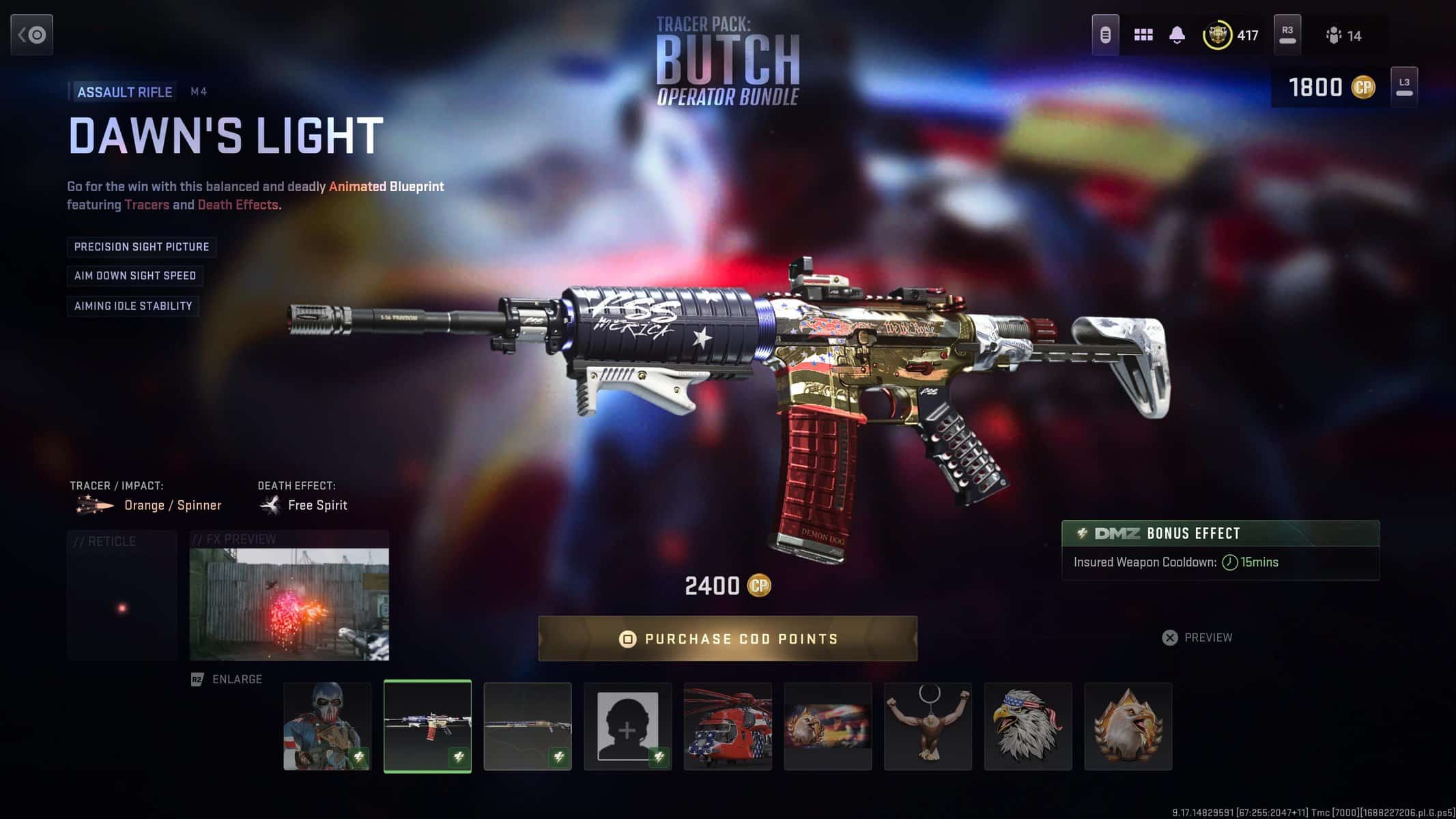Click the battery status icon
The image size is (1456, 819).
1105,33
